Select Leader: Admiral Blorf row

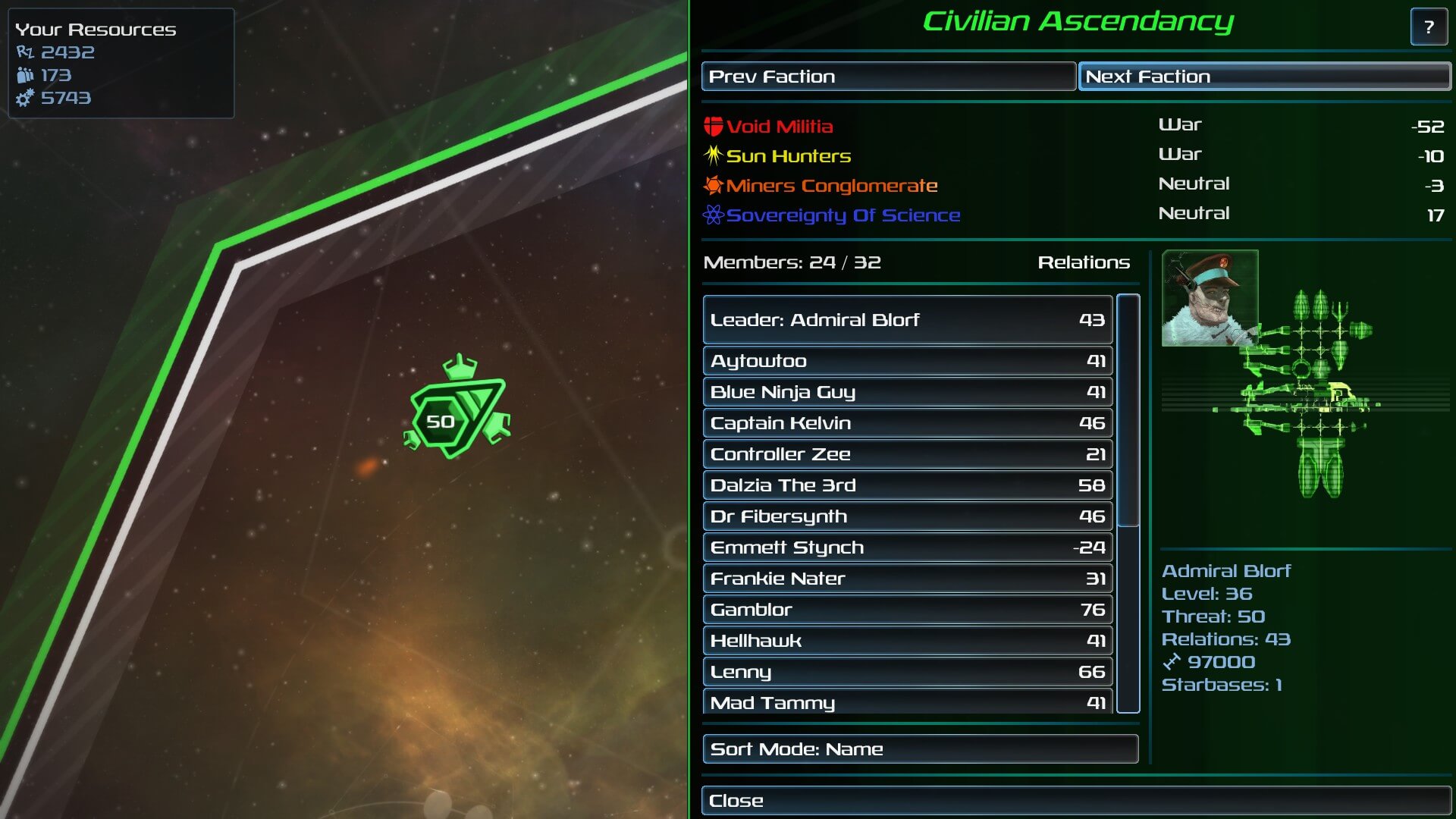tap(907, 320)
